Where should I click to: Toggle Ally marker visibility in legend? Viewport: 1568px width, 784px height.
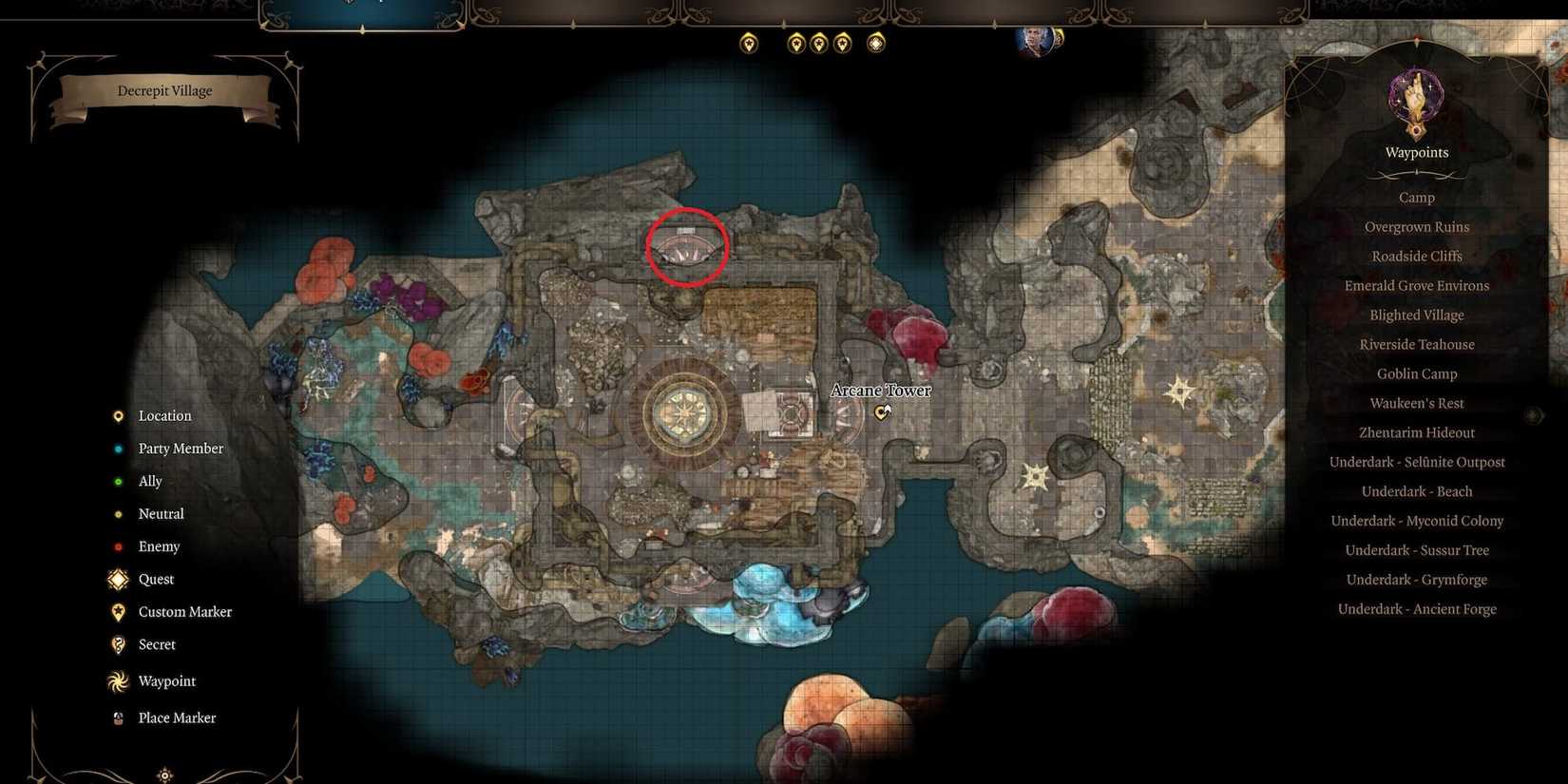[117, 481]
